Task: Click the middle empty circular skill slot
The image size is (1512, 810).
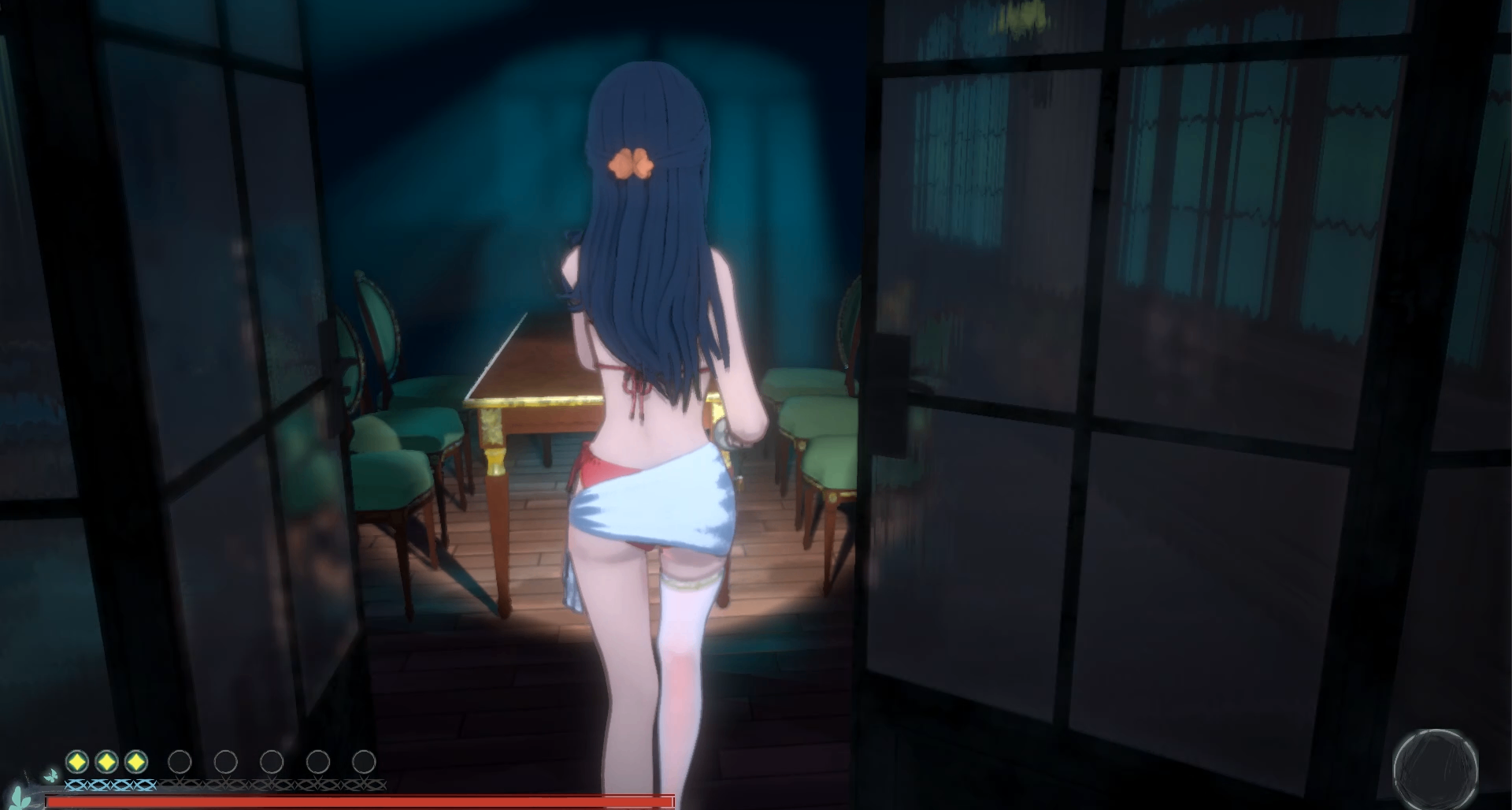Action: (272, 761)
